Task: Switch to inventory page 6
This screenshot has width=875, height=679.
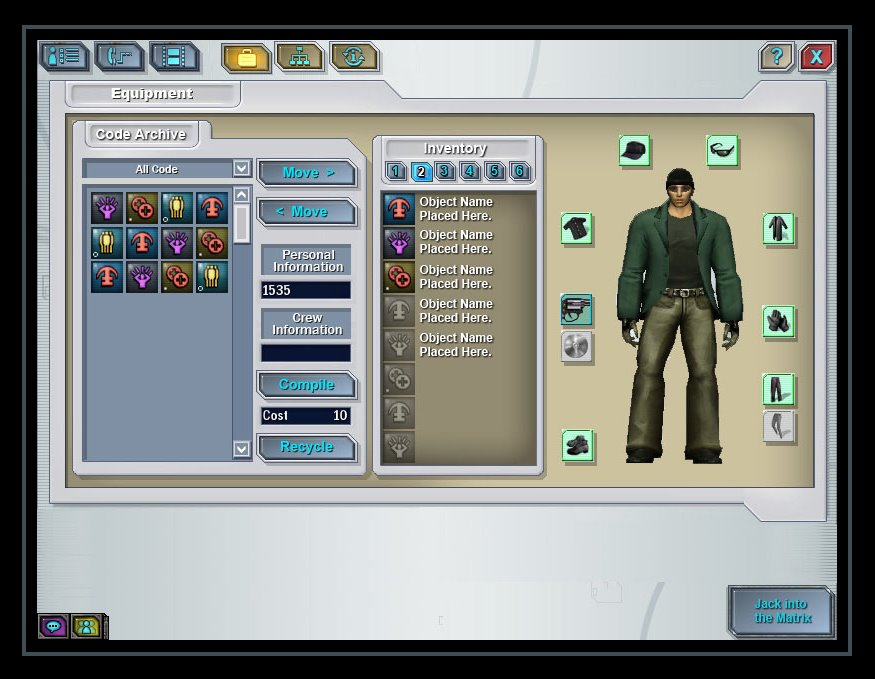Action: [x=519, y=171]
